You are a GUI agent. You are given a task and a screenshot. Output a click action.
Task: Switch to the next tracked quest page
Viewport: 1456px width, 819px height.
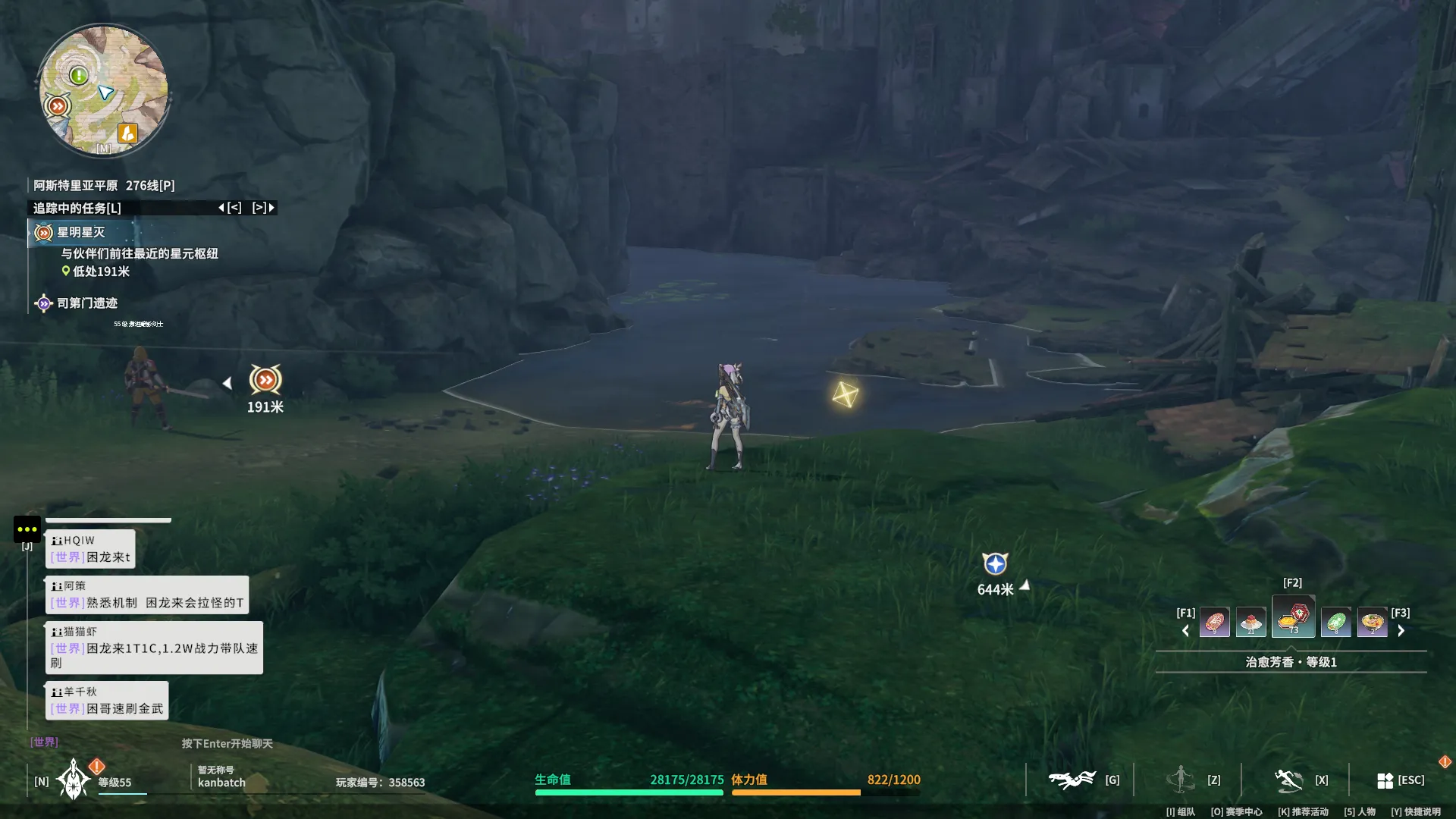[x=263, y=208]
